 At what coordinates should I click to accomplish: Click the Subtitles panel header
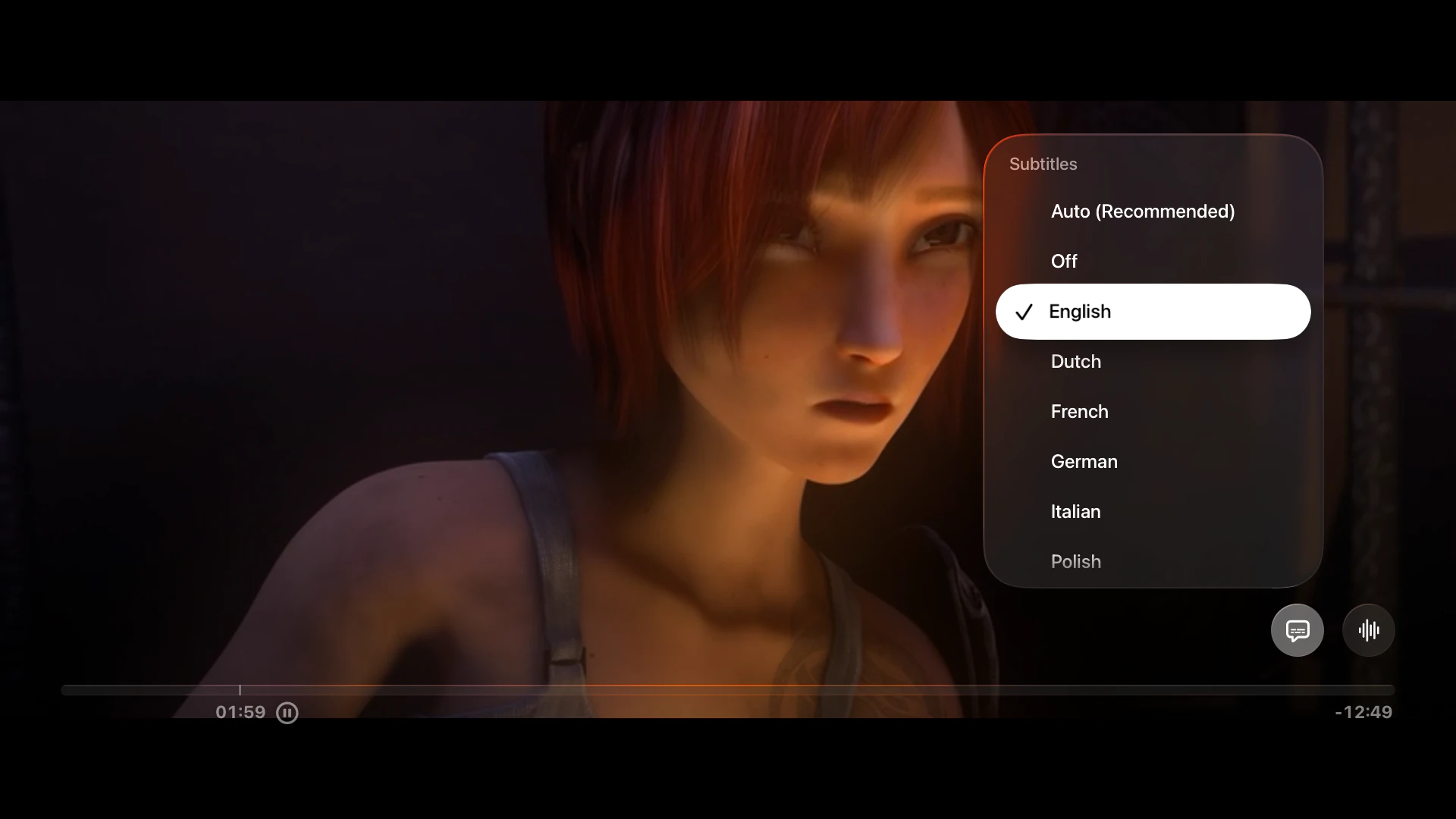(x=1043, y=164)
